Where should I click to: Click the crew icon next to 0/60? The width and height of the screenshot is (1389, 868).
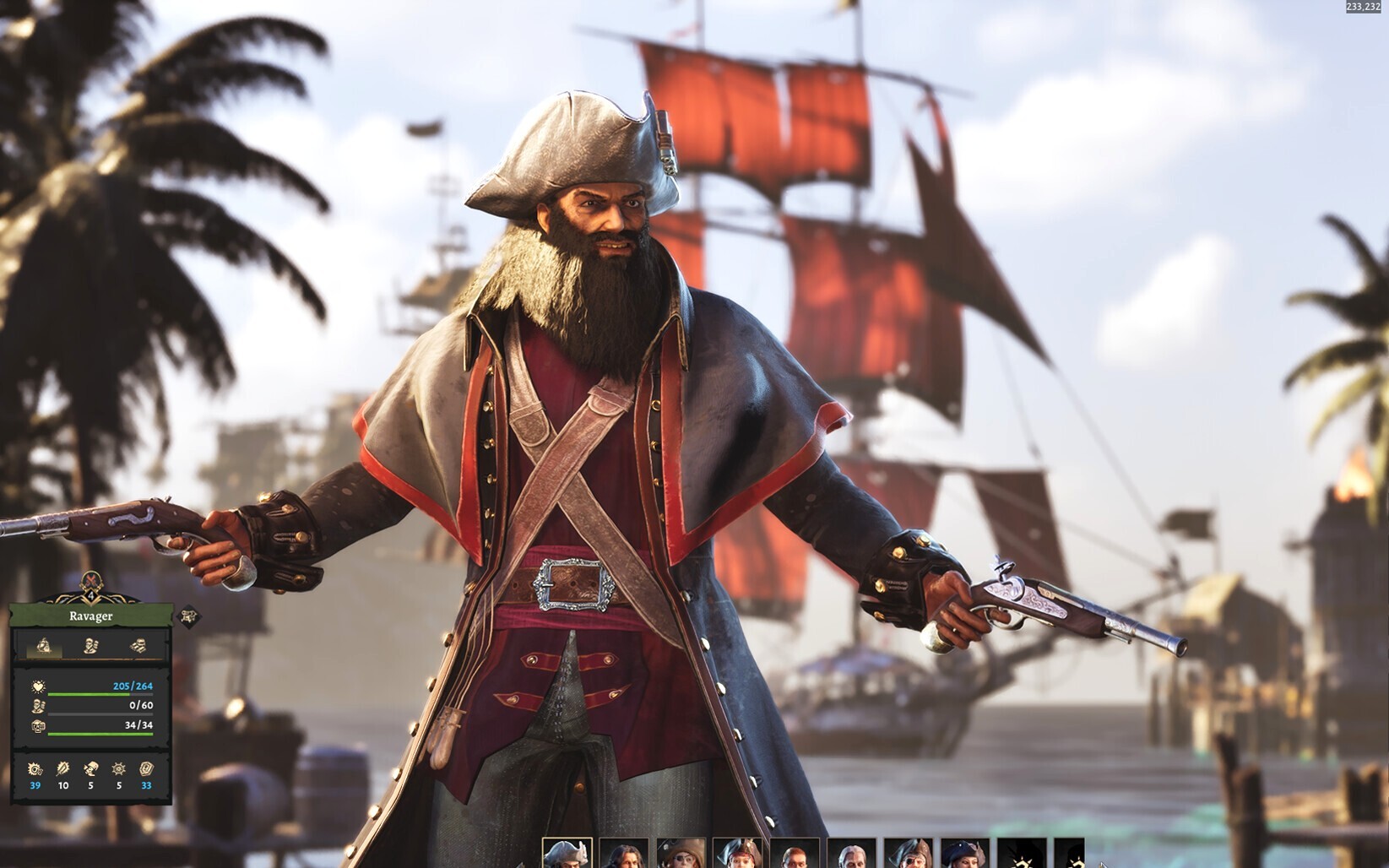point(39,706)
